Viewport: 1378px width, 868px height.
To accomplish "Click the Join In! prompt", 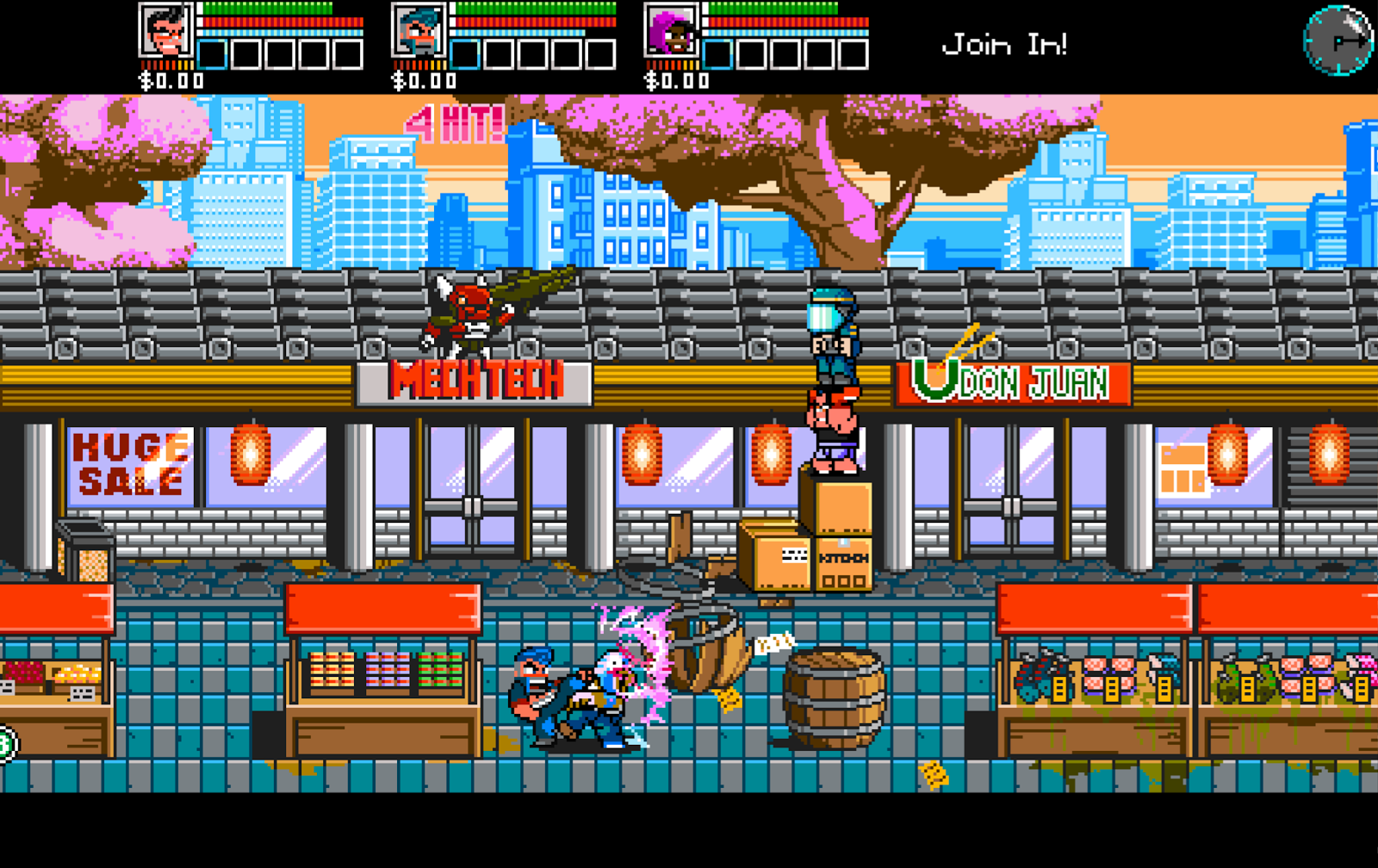I will click(1006, 45).
